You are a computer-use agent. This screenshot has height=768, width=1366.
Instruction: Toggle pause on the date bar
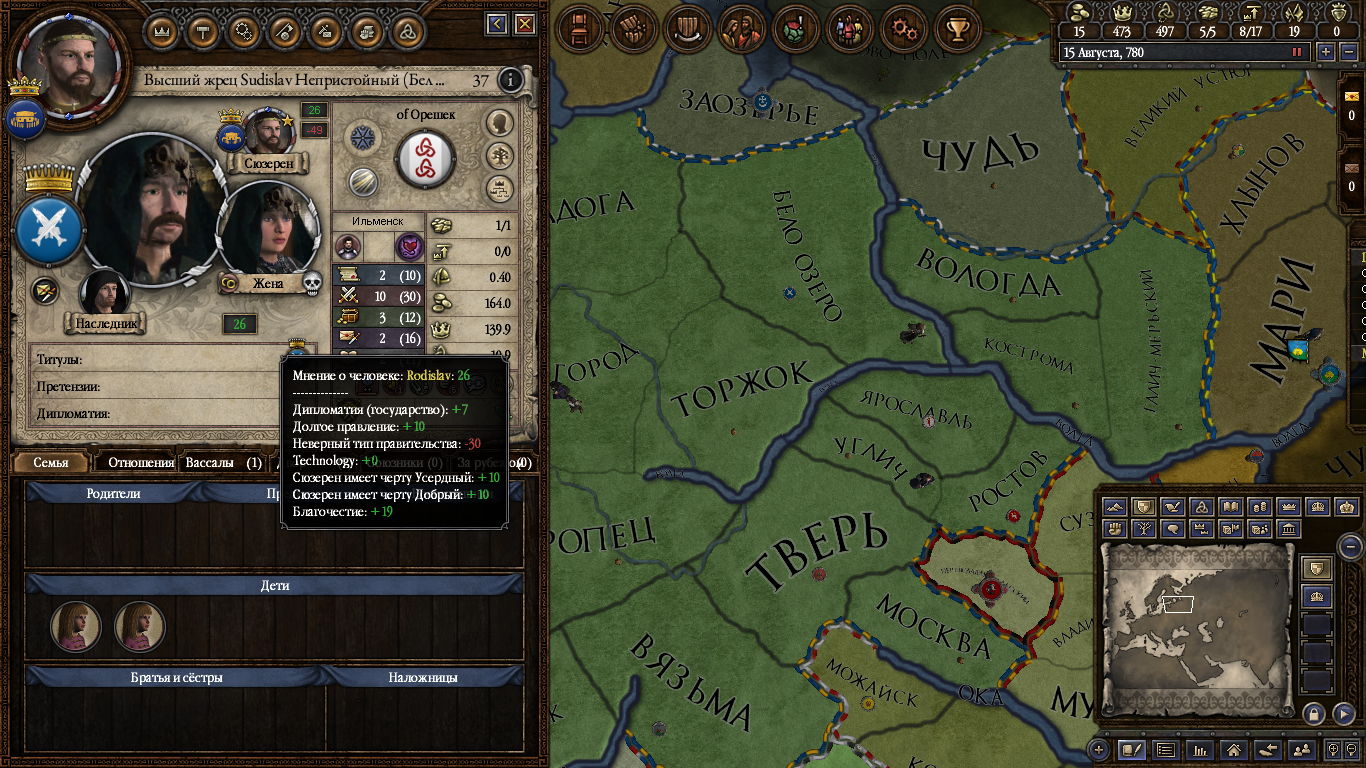pyautogui.click(x=1298, y=52)
